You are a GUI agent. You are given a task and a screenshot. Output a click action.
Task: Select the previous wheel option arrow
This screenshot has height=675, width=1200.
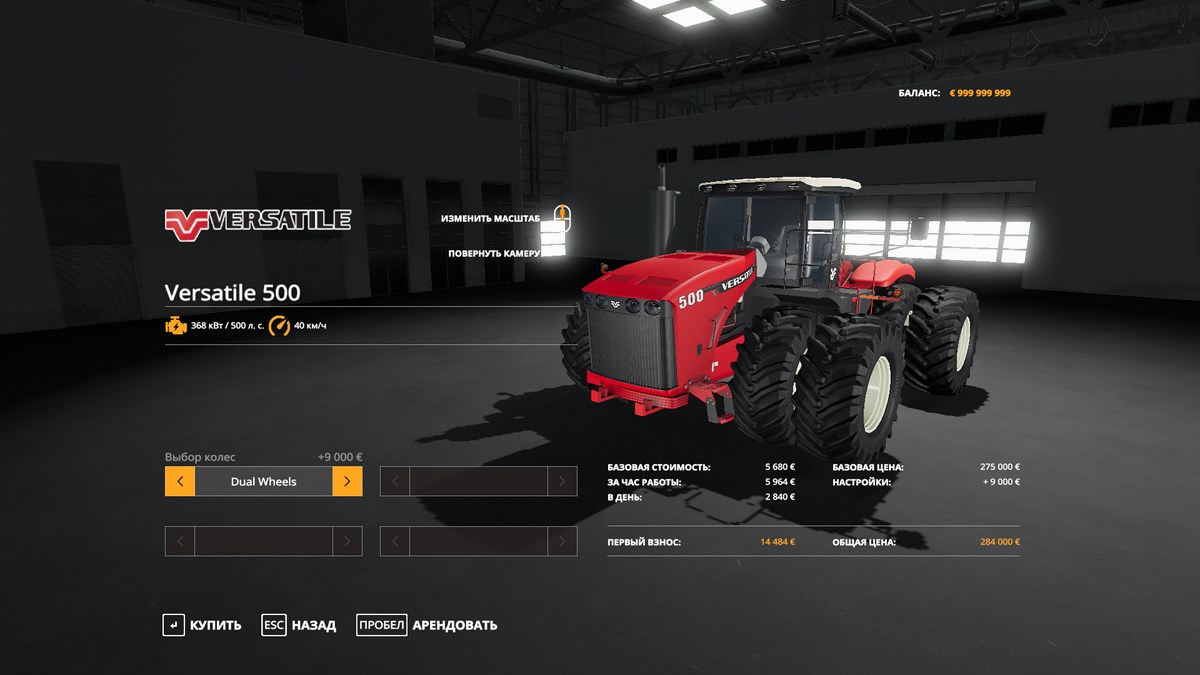pos(180,481)
